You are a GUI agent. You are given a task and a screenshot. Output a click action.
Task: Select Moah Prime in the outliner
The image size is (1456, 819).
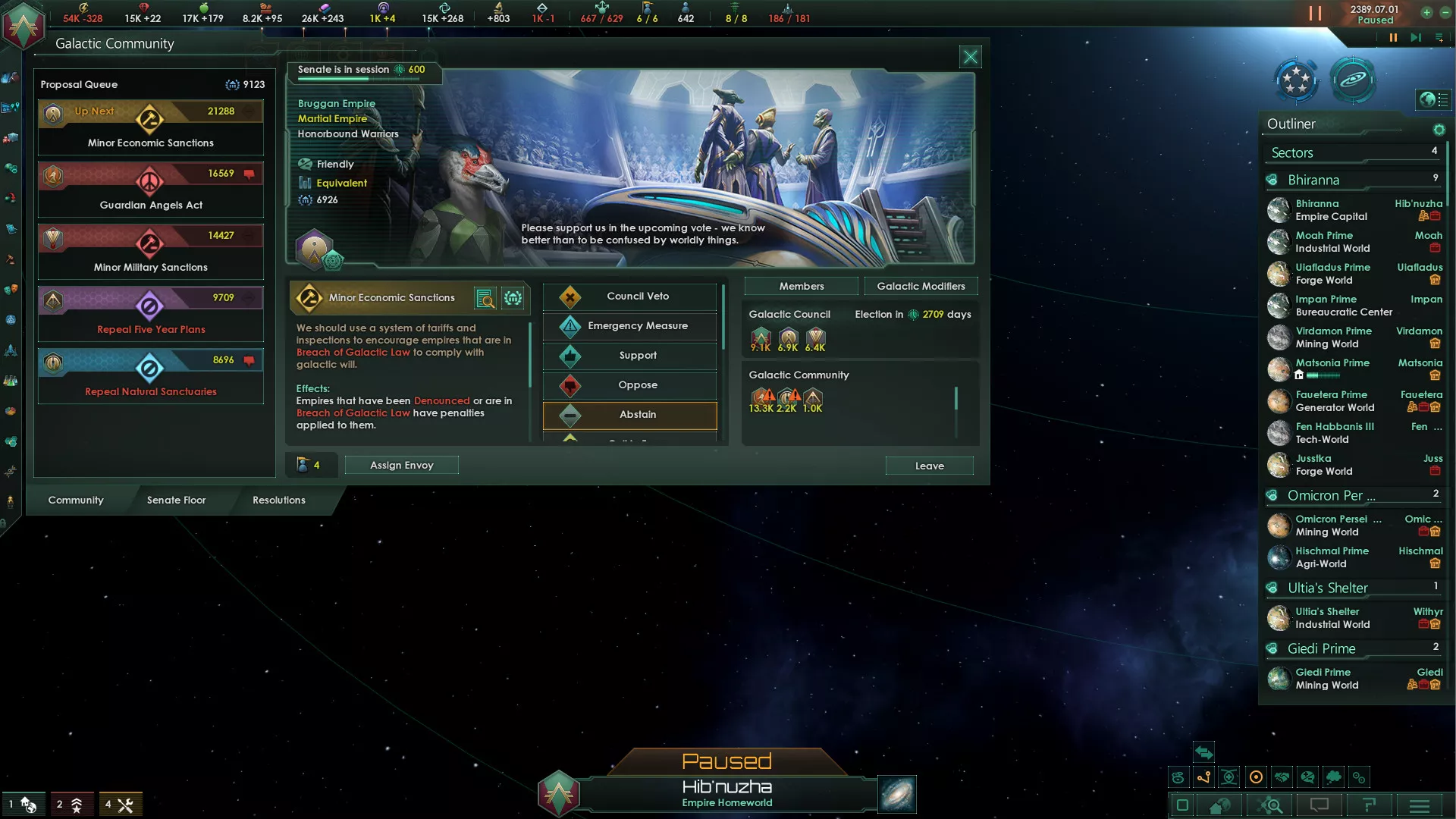[x=1331, y=242]
